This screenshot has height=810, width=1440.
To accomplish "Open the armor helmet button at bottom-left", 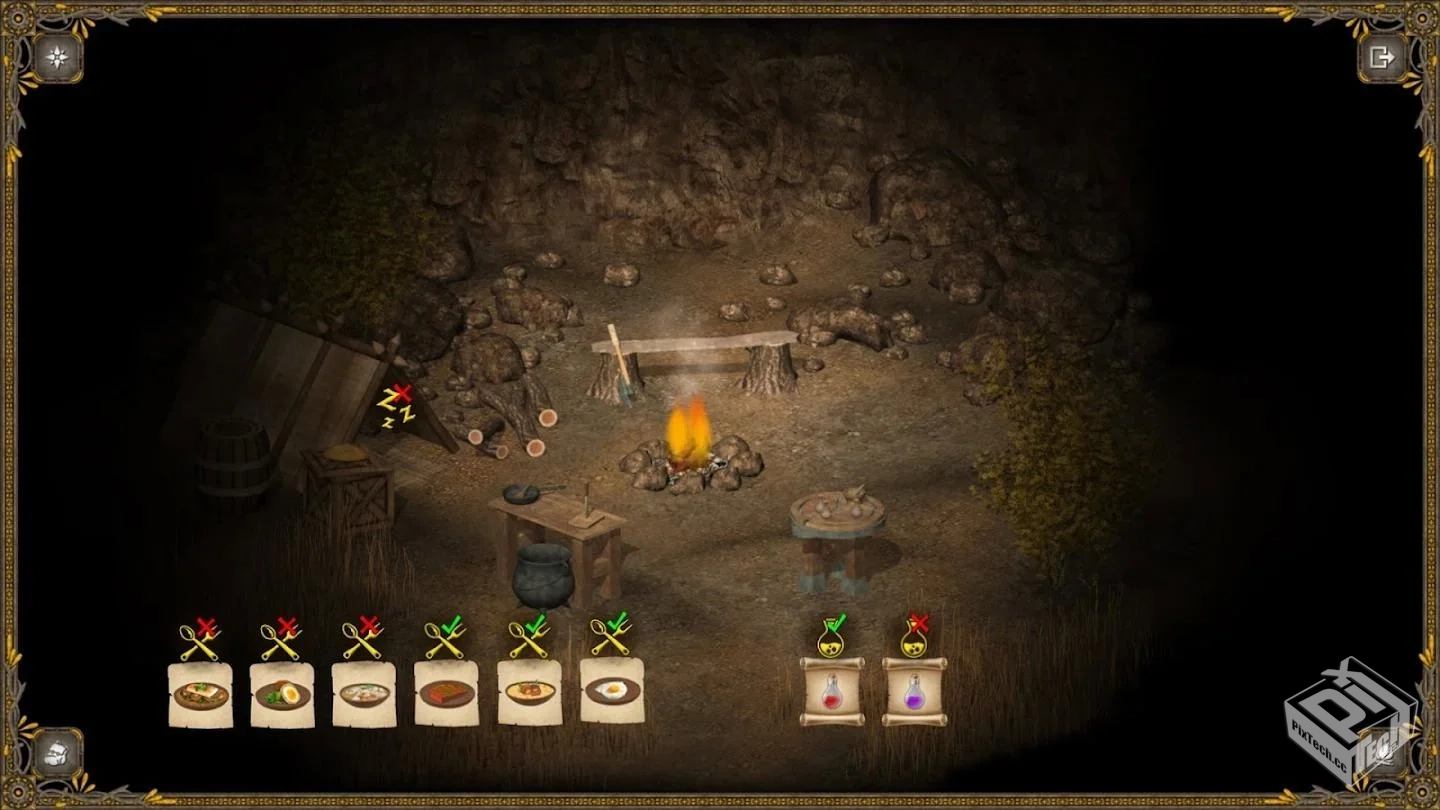I will (x=57, y=752).
